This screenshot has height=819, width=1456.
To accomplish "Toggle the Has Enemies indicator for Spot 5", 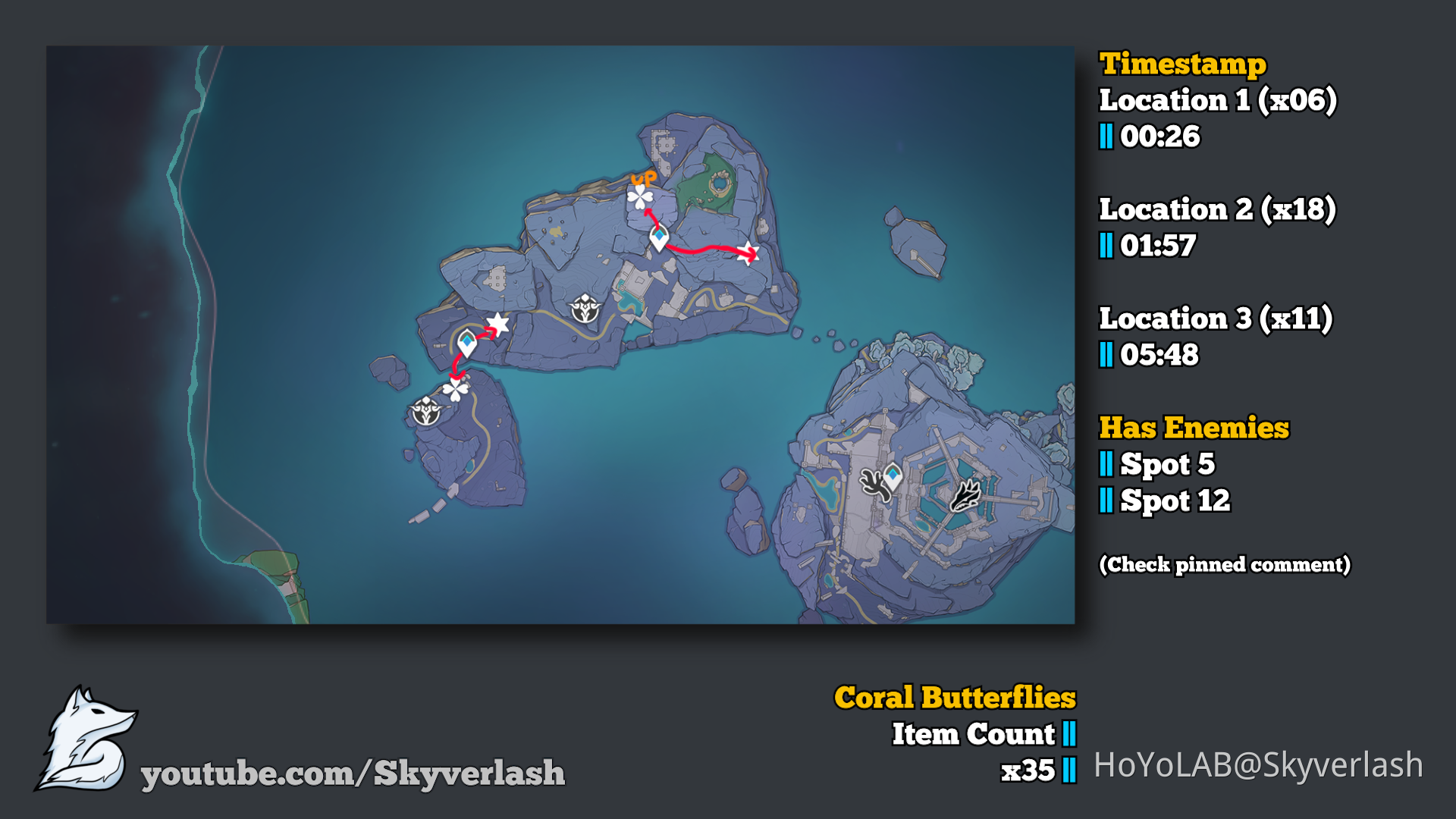I will (x=1156, y=465).
